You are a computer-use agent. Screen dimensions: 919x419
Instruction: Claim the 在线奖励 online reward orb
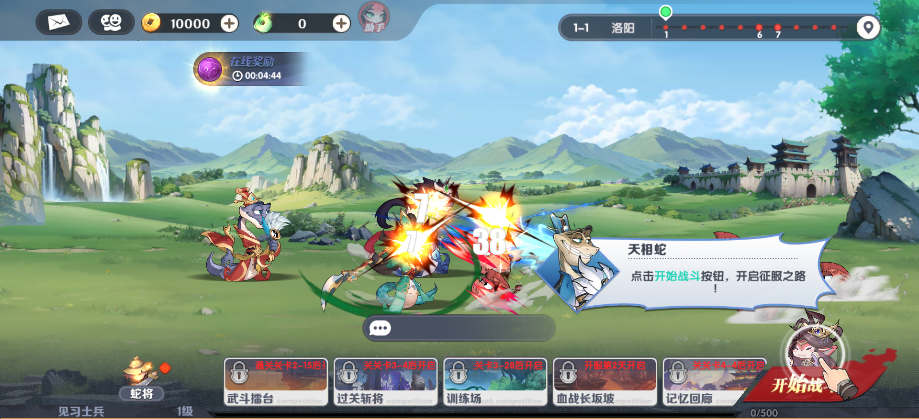pyautogui.click(x=209, y=68)
